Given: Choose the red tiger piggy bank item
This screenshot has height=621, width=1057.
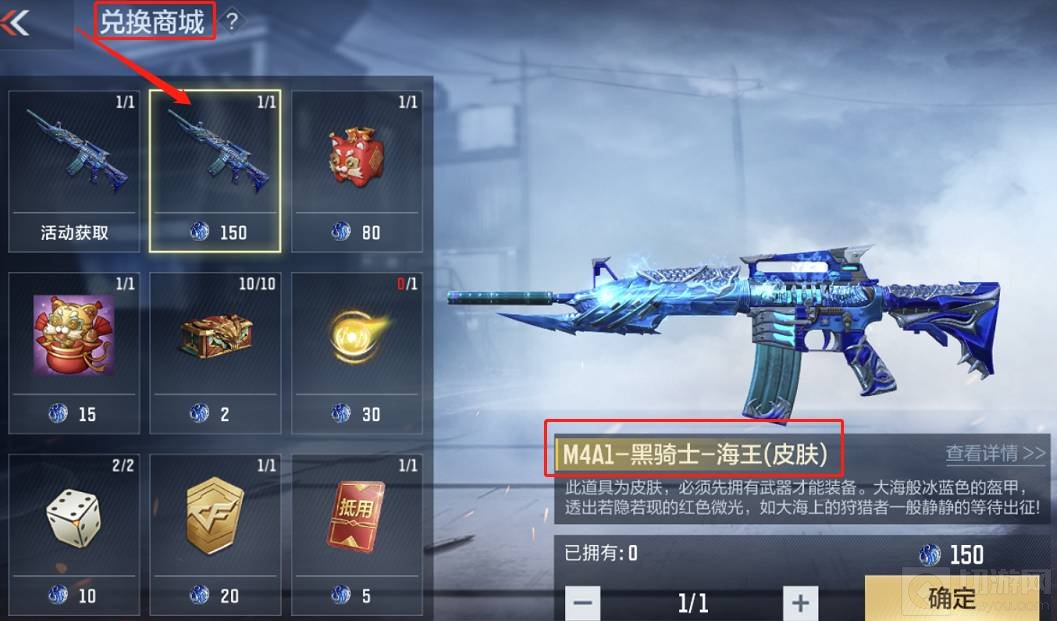Looking at the screenshot, I should coord(357,170).
